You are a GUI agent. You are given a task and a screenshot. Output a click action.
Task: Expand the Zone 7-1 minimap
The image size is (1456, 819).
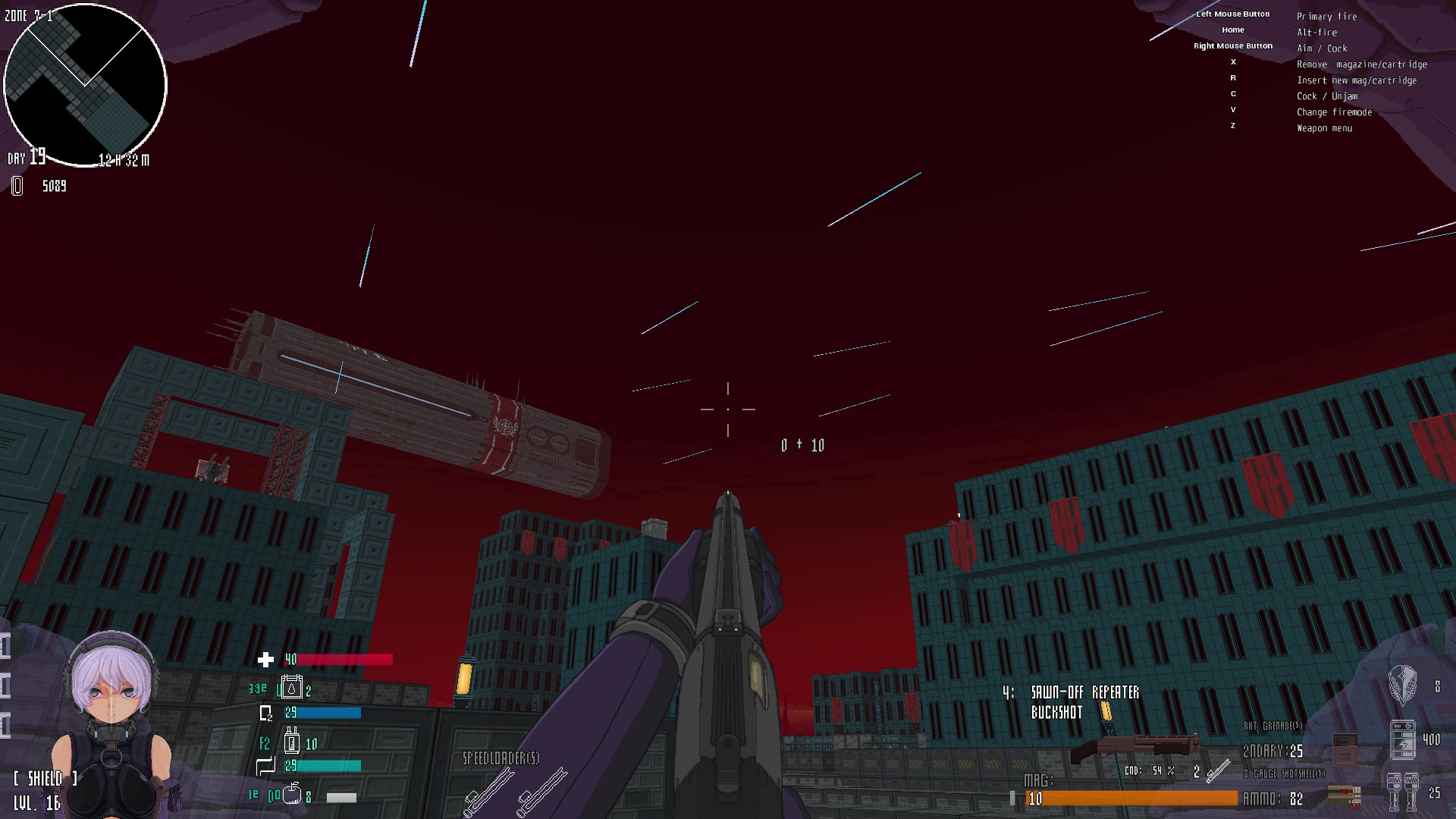click(x=86, y=86)
